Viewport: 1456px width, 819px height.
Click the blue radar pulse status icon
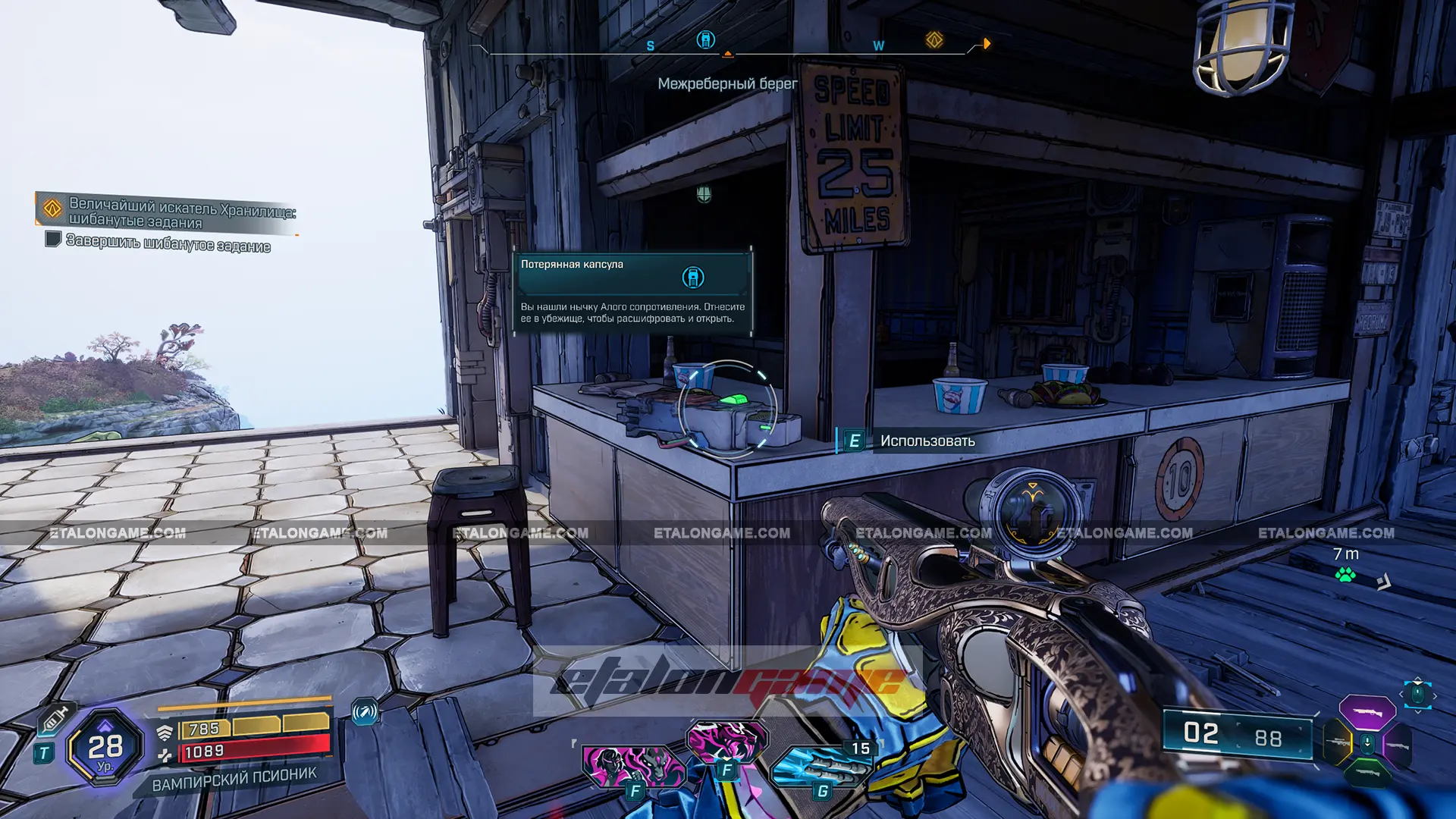tap(365, 711)
